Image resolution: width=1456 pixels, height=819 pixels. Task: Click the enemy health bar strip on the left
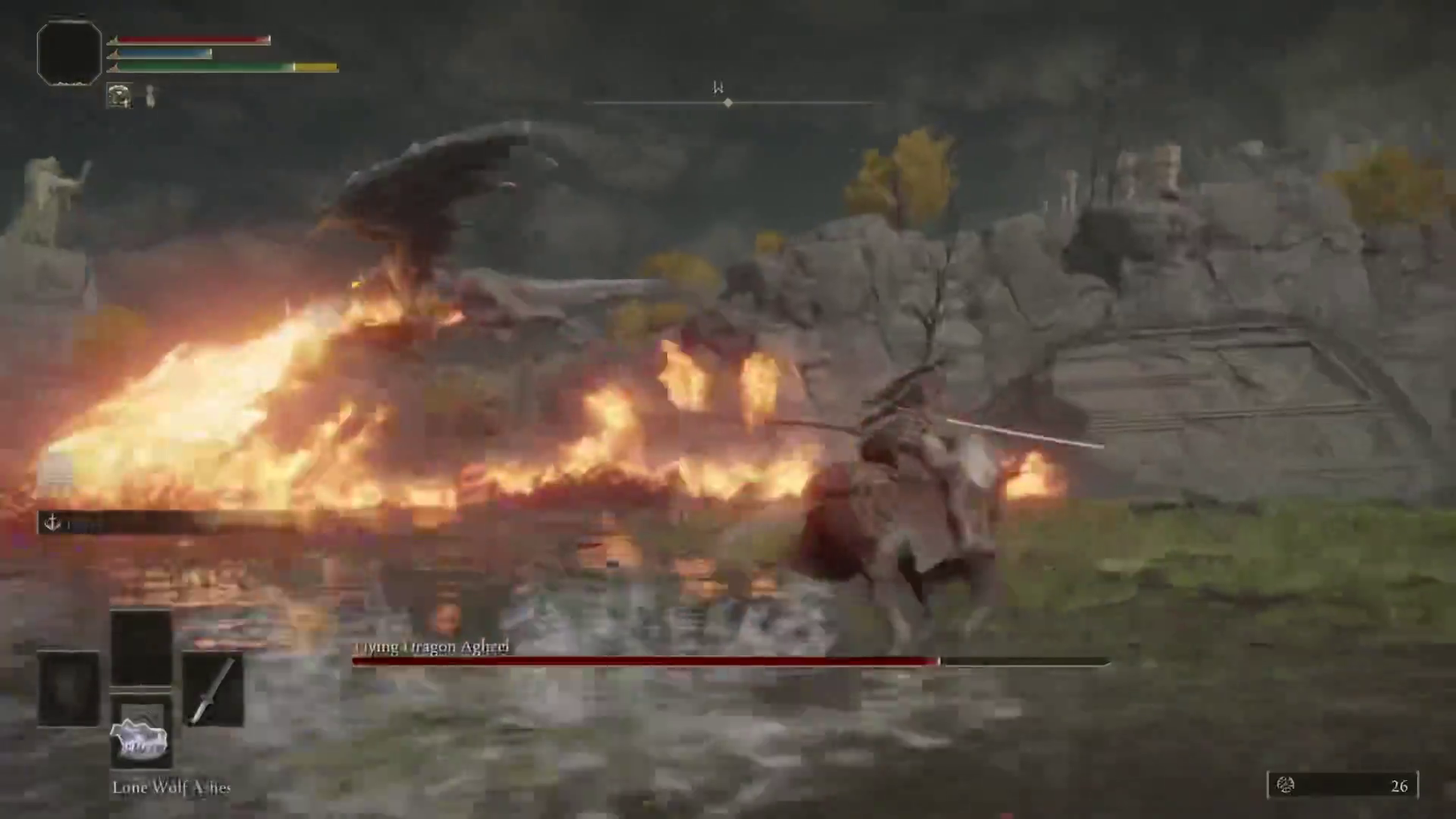[x=132, y=520]
